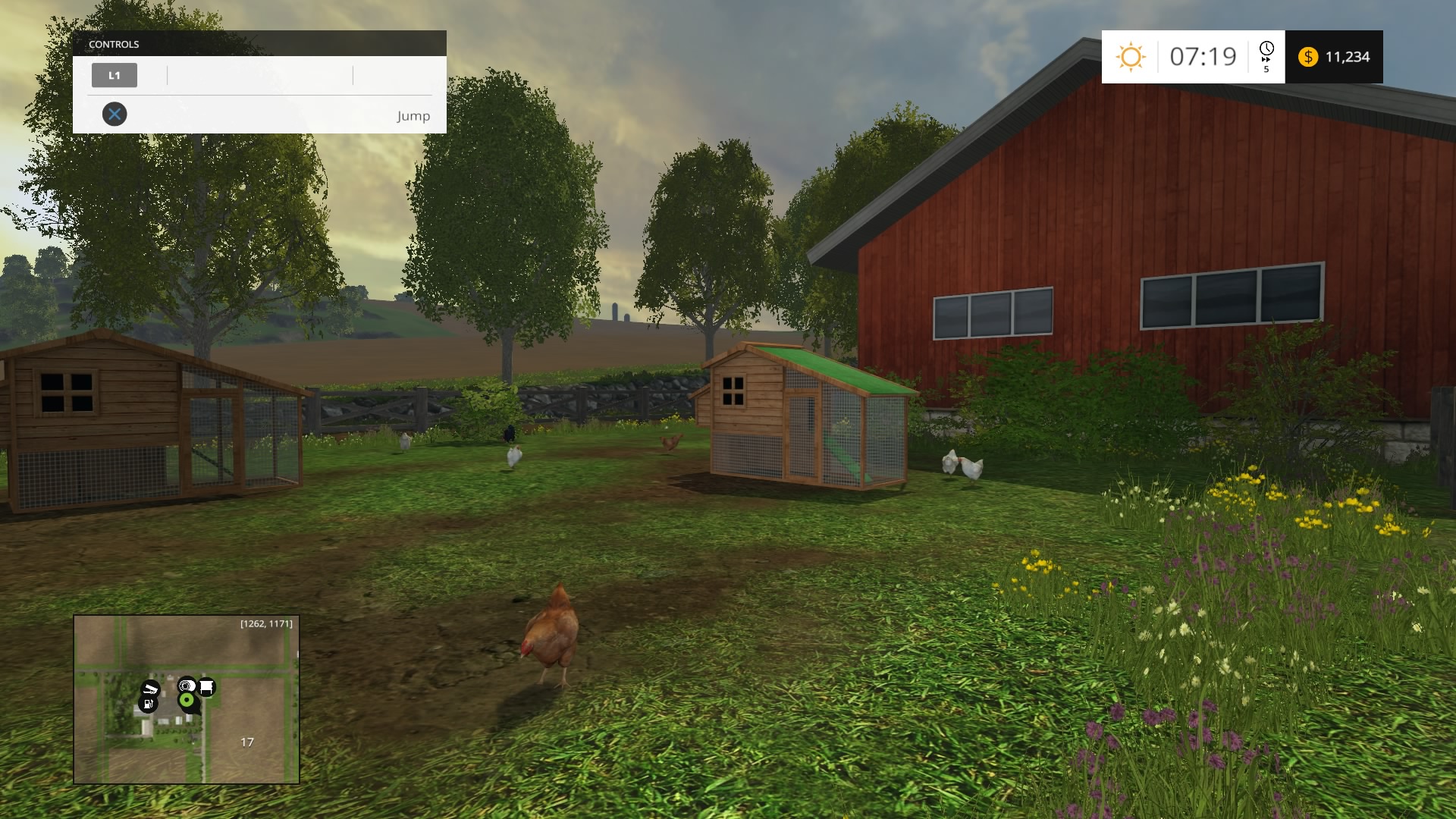The width and height of the screenshot is (1456, 819).
Task: Click the empty keybind slot beside L1
Action: pos(260,75)
